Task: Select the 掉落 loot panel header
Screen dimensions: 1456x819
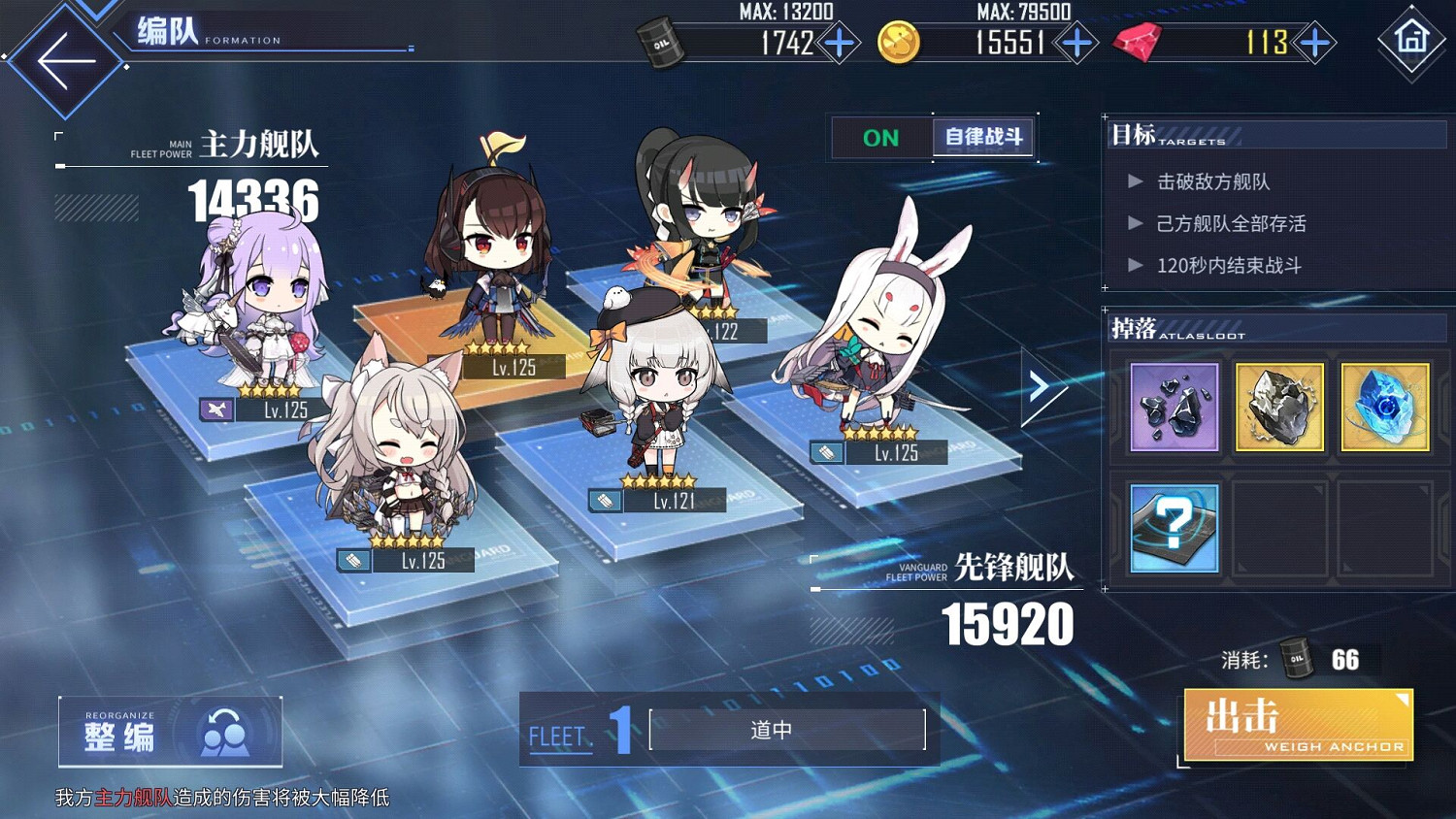Action: click(1136, 328)
